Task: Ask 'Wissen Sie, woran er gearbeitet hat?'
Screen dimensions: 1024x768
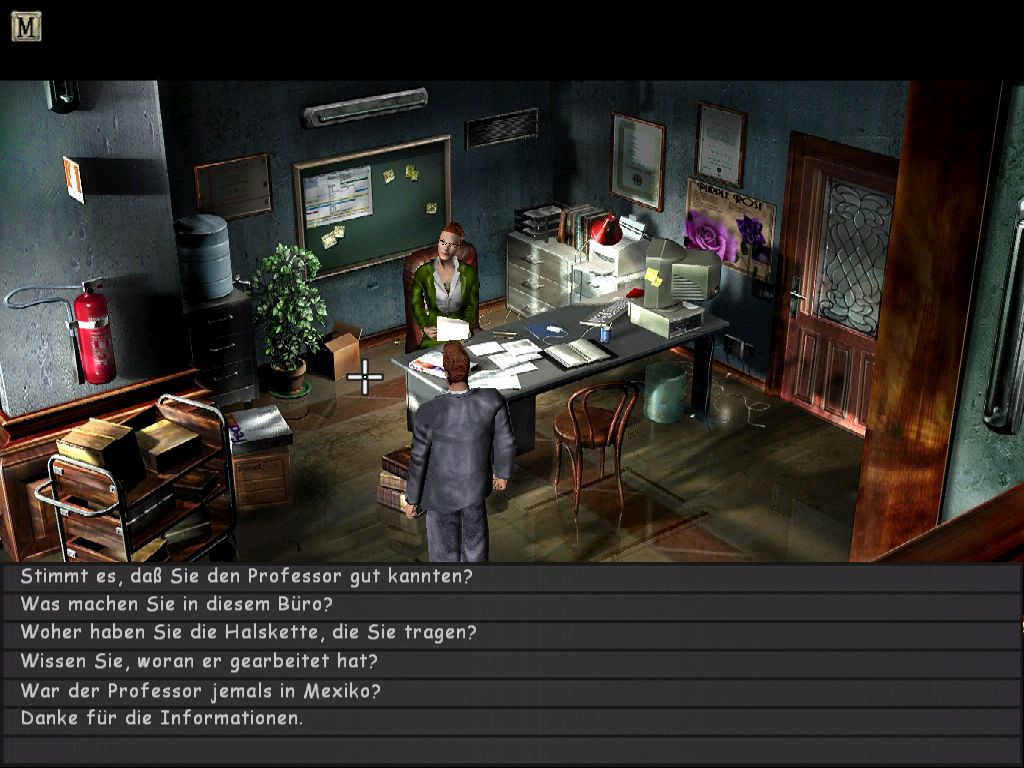Action: click(199, 661)
